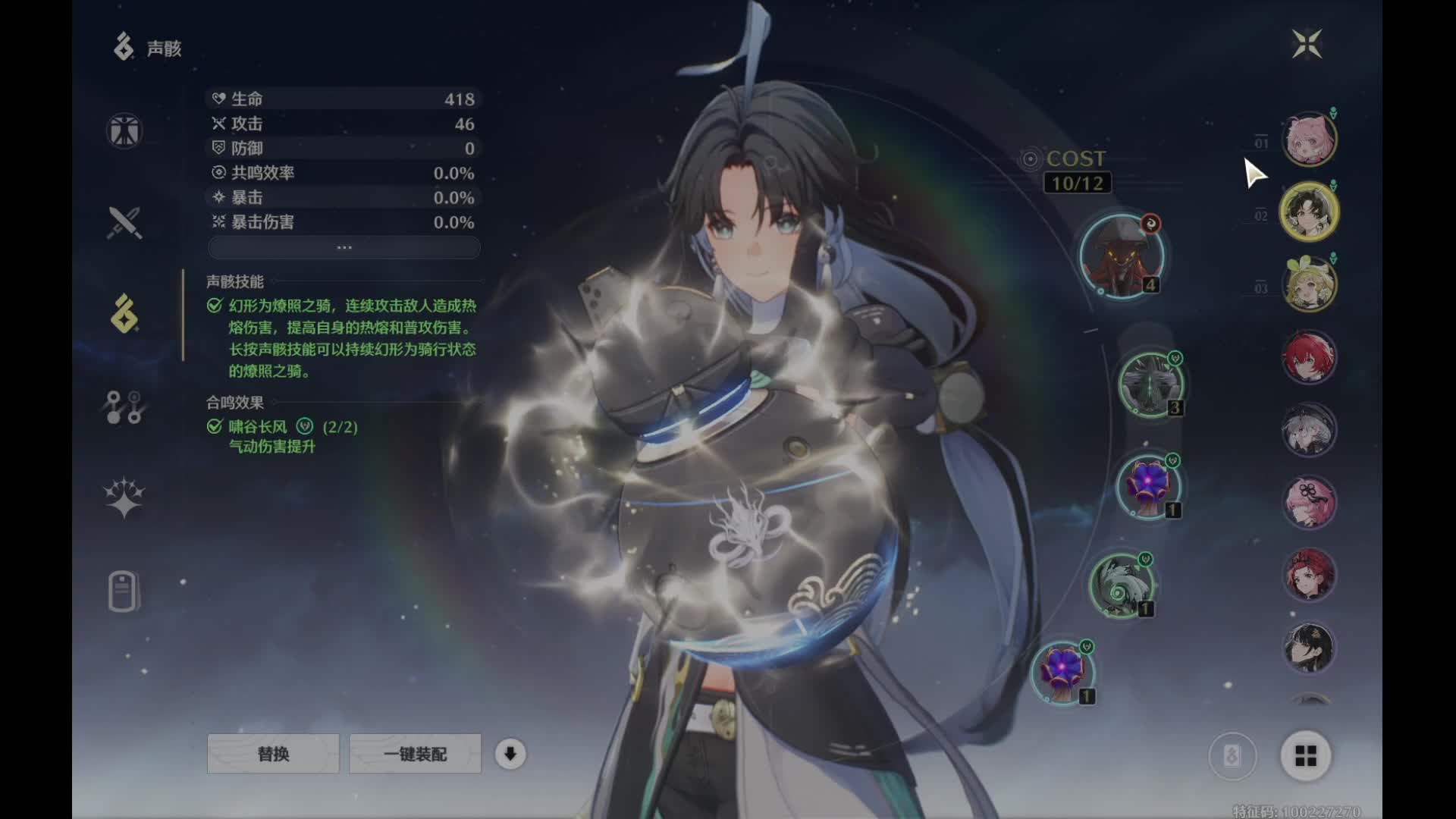This screenshot has height=819, width=1456.
Task: Click the round down-arrow button
Action: pos(510,754)
